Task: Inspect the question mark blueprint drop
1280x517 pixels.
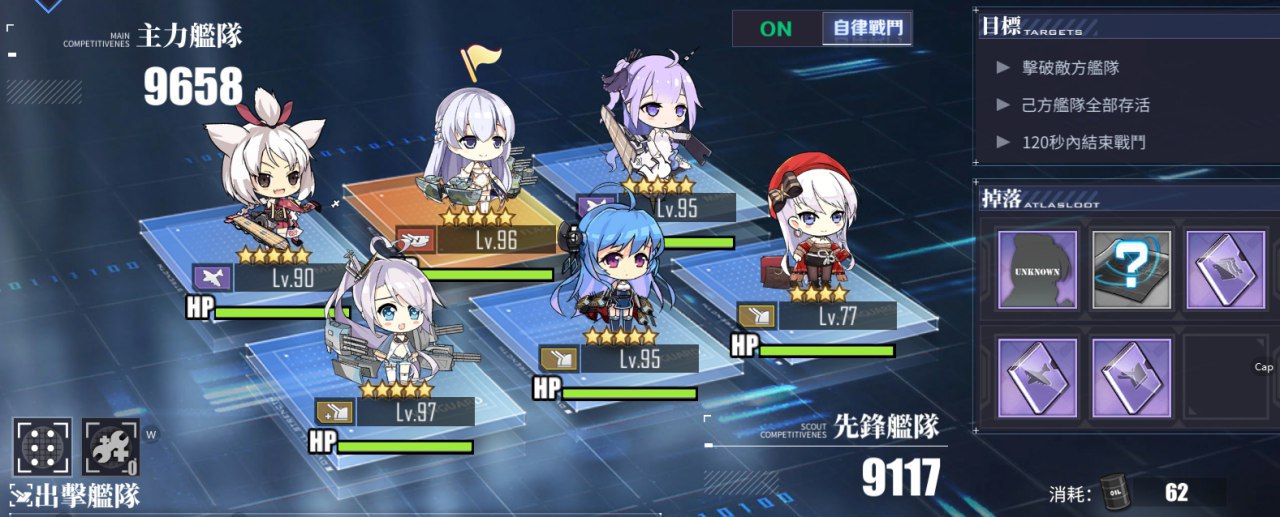Action: [1131, 269]
